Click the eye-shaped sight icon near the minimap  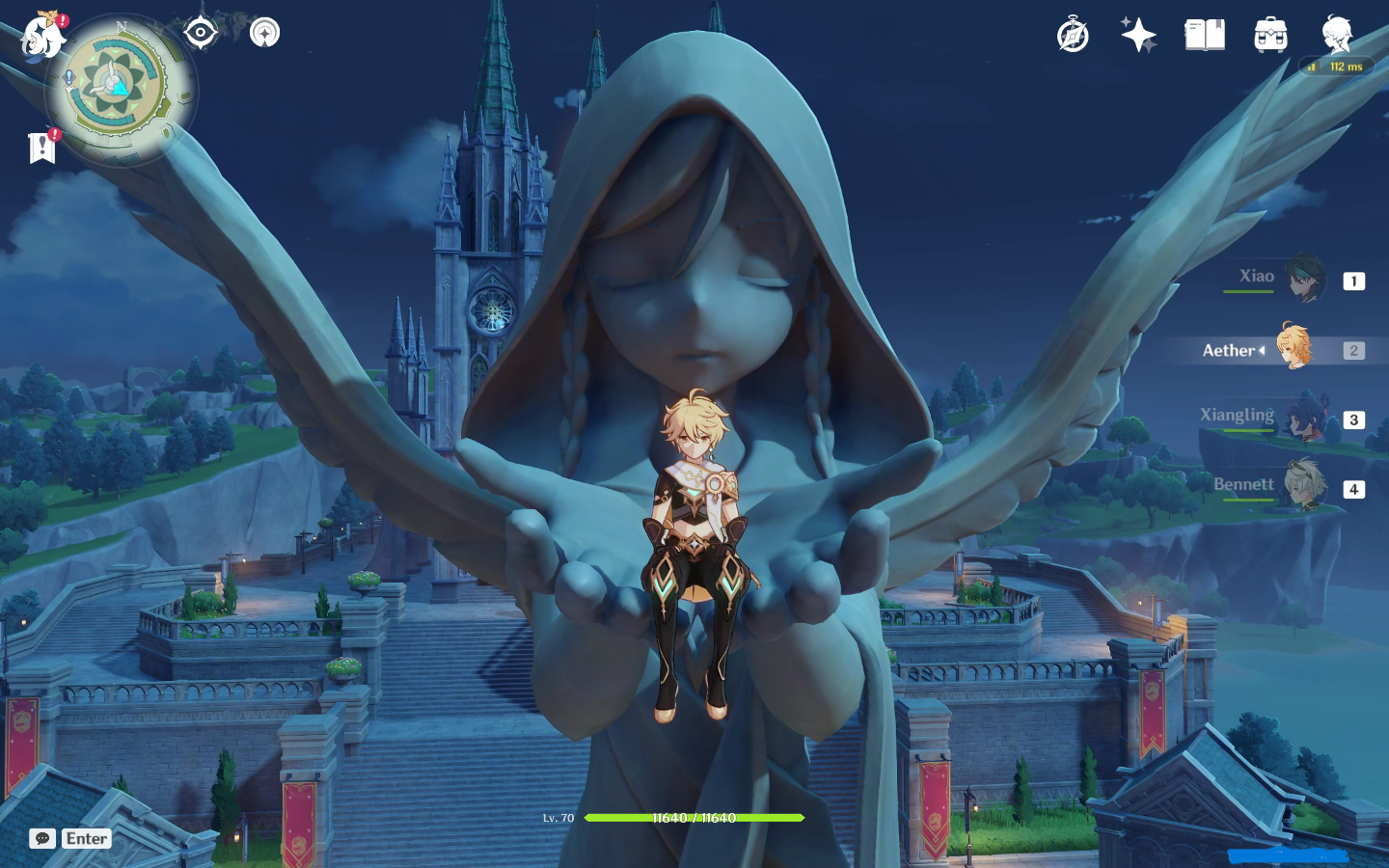click(x=199, y=31)
